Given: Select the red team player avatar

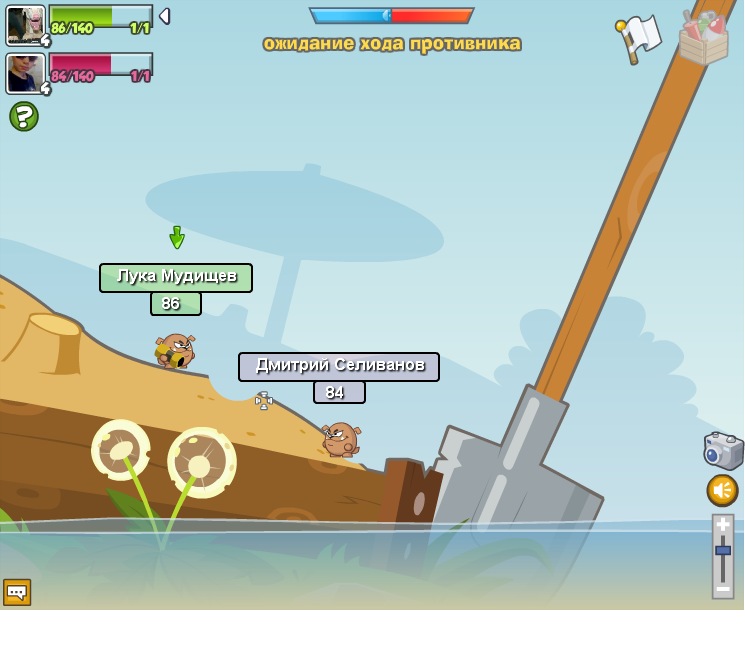Looking at the screenshot, I should (x=25, y=72).
